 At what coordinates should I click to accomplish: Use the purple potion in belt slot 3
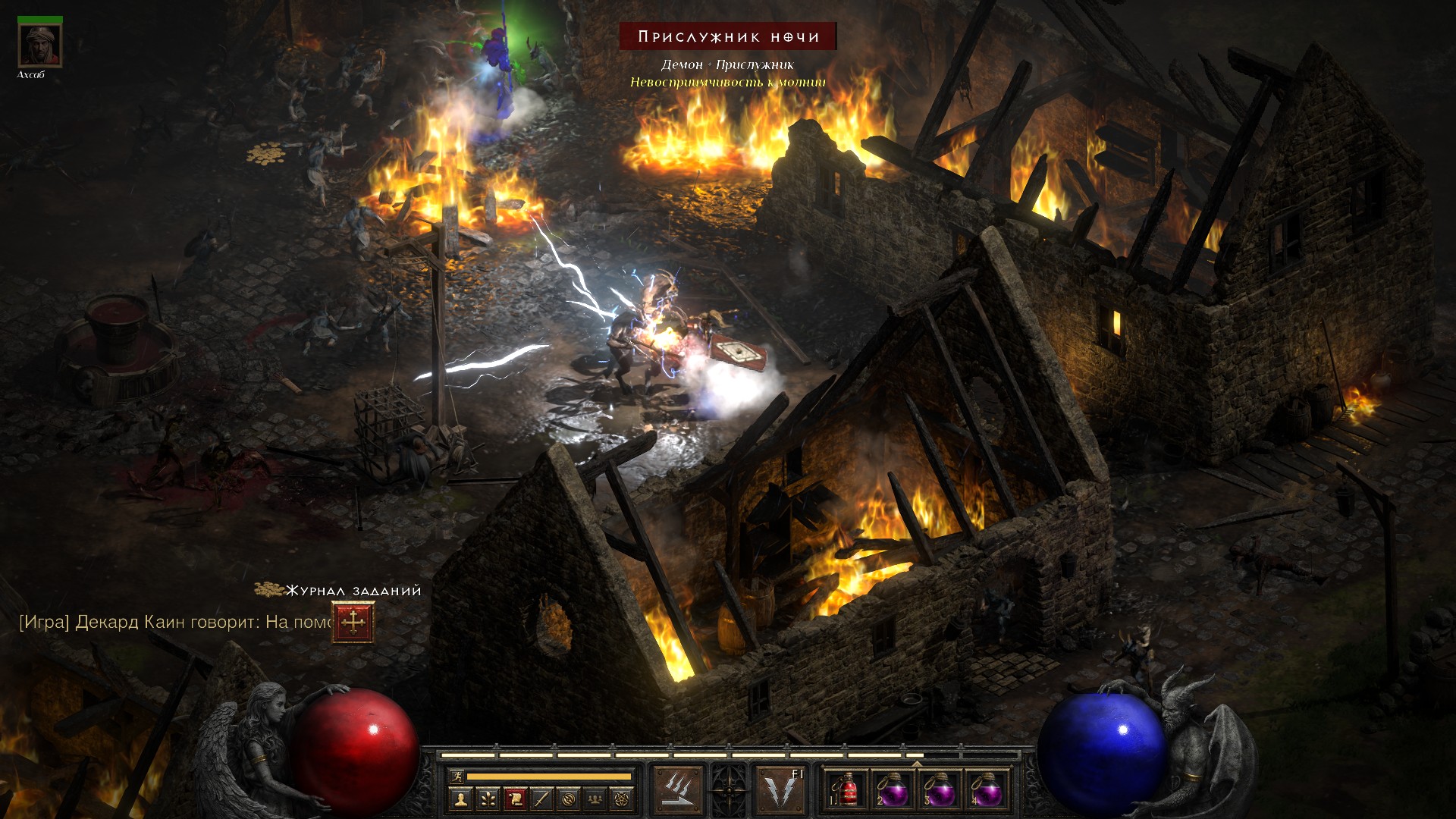(940, 790)
